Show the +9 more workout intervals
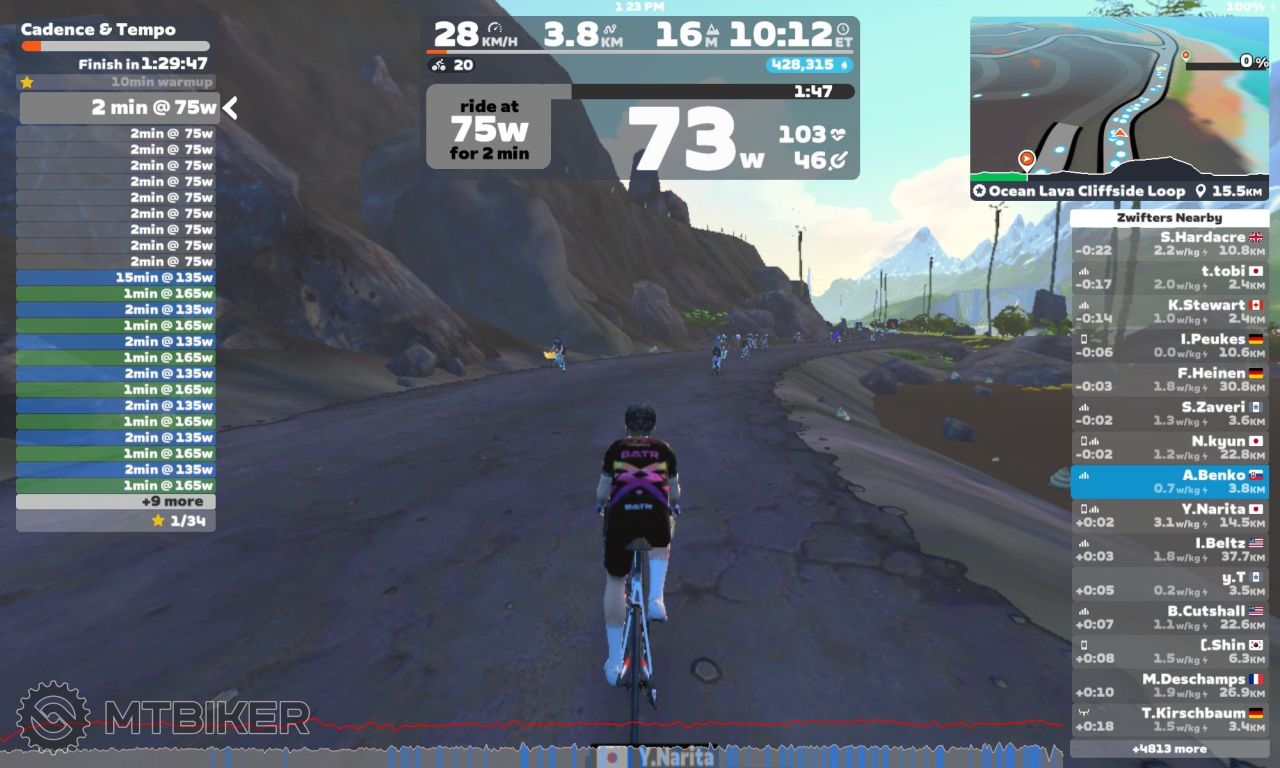Image resolution: width=1280 pixels, height=768 pixels. [x=116, y=502]
